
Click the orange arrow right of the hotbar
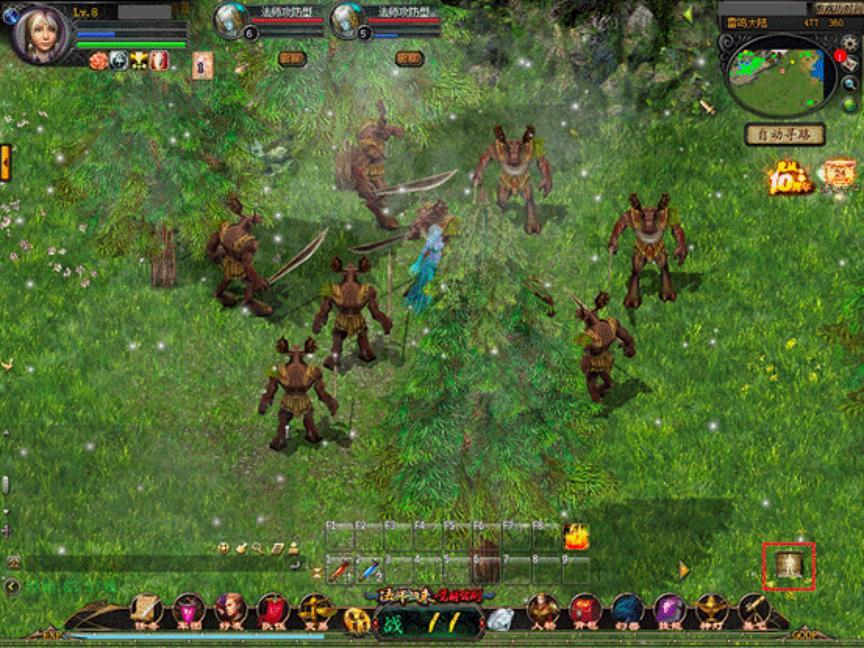(x=684, y=570)
